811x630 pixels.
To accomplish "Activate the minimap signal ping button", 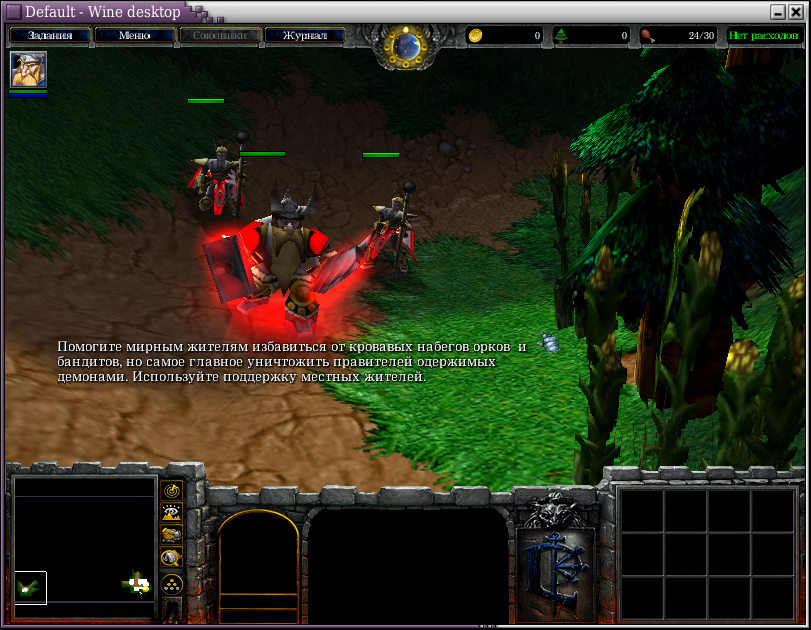I will coord(171,490).
